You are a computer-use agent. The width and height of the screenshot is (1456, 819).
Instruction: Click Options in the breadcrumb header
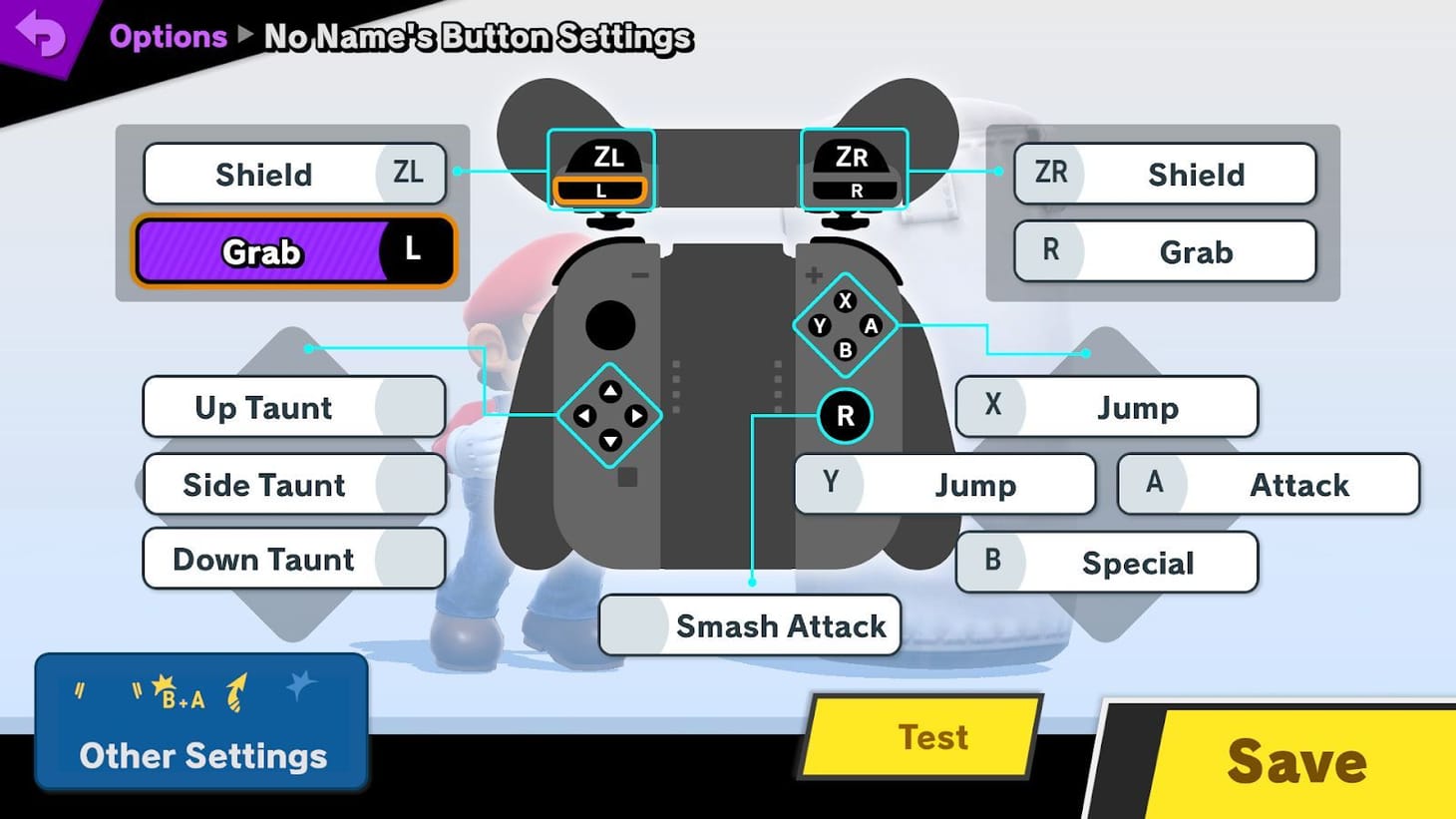point(168,36)
